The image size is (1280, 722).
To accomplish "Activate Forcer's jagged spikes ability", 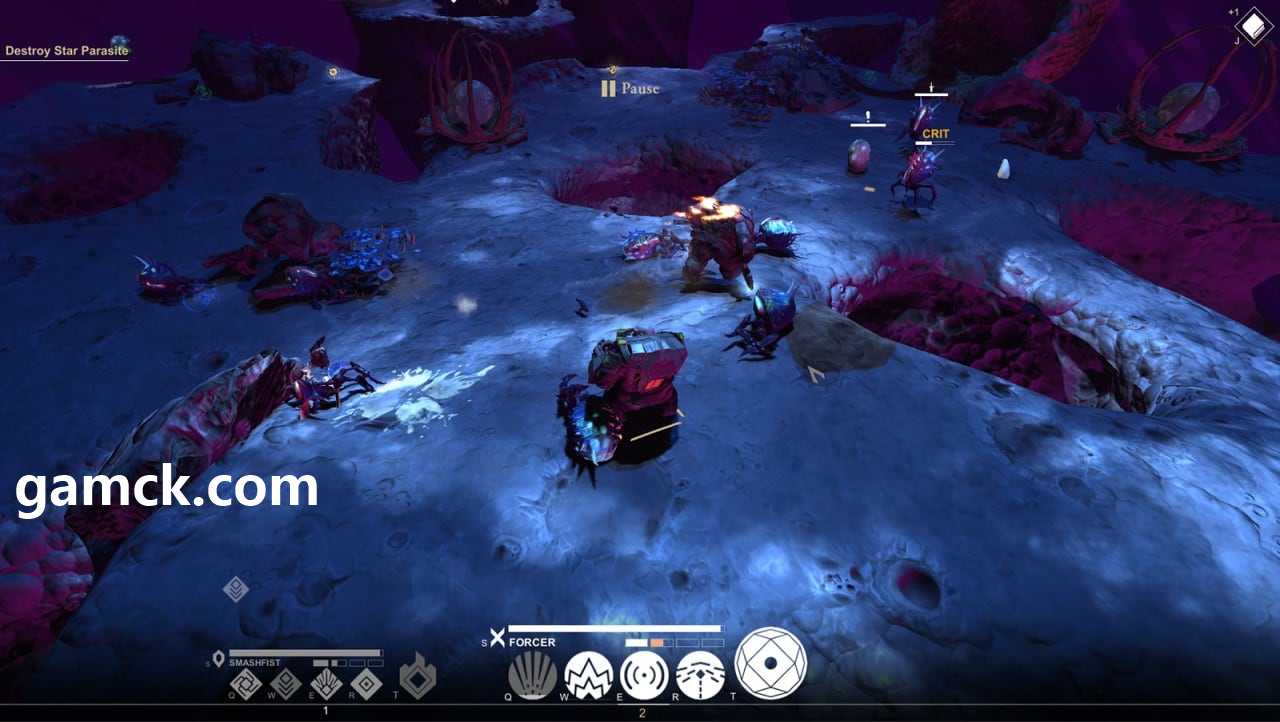I will [588, 676].
